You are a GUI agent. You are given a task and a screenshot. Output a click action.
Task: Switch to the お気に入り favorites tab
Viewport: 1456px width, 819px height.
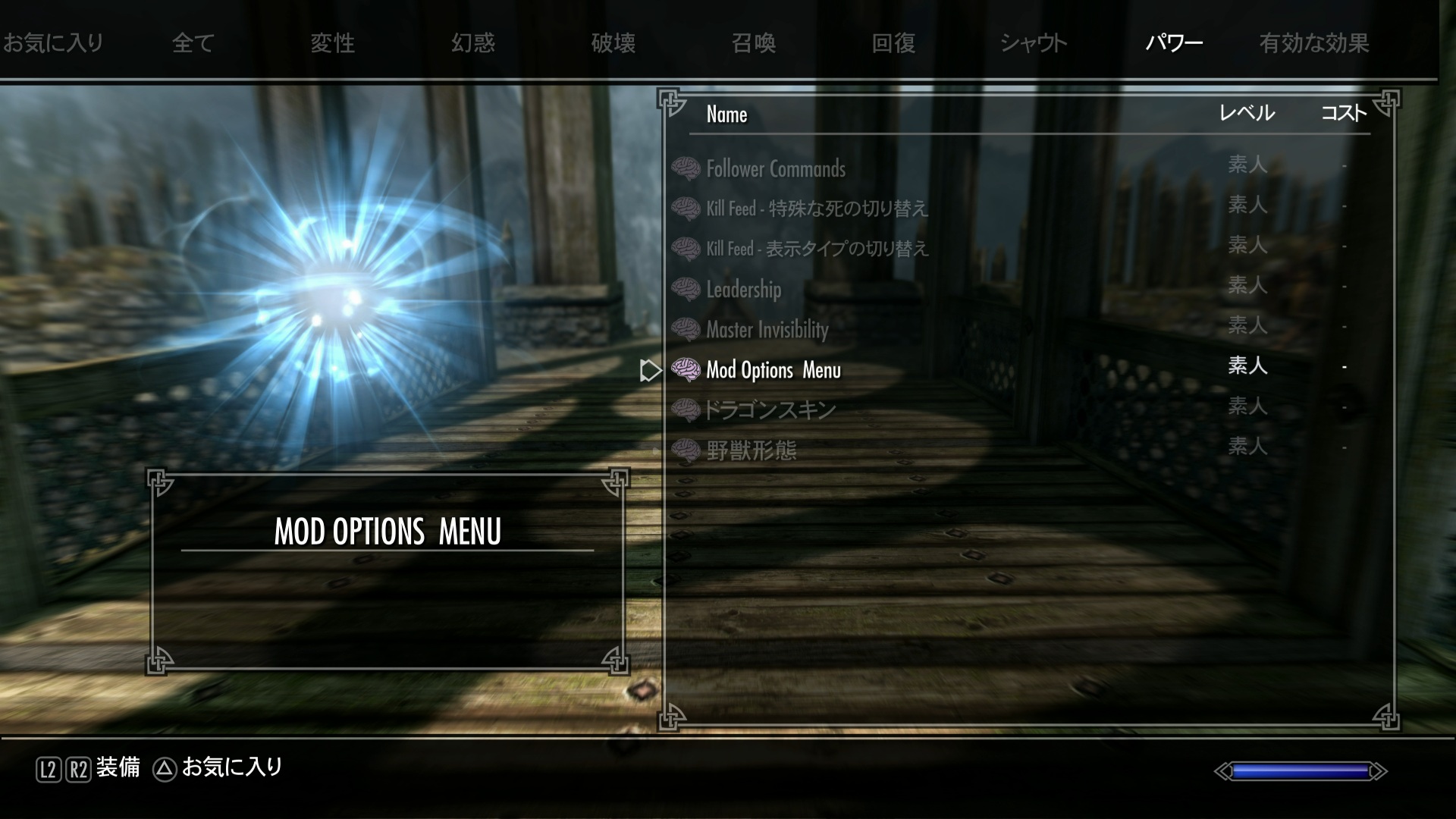point(53,43)
